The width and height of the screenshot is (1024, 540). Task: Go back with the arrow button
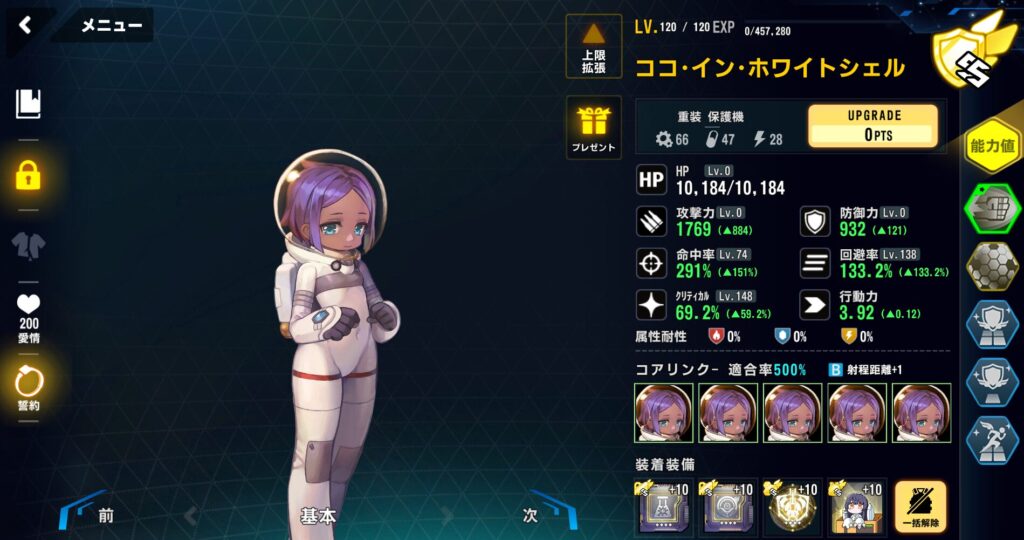click(x=26, y=26)
